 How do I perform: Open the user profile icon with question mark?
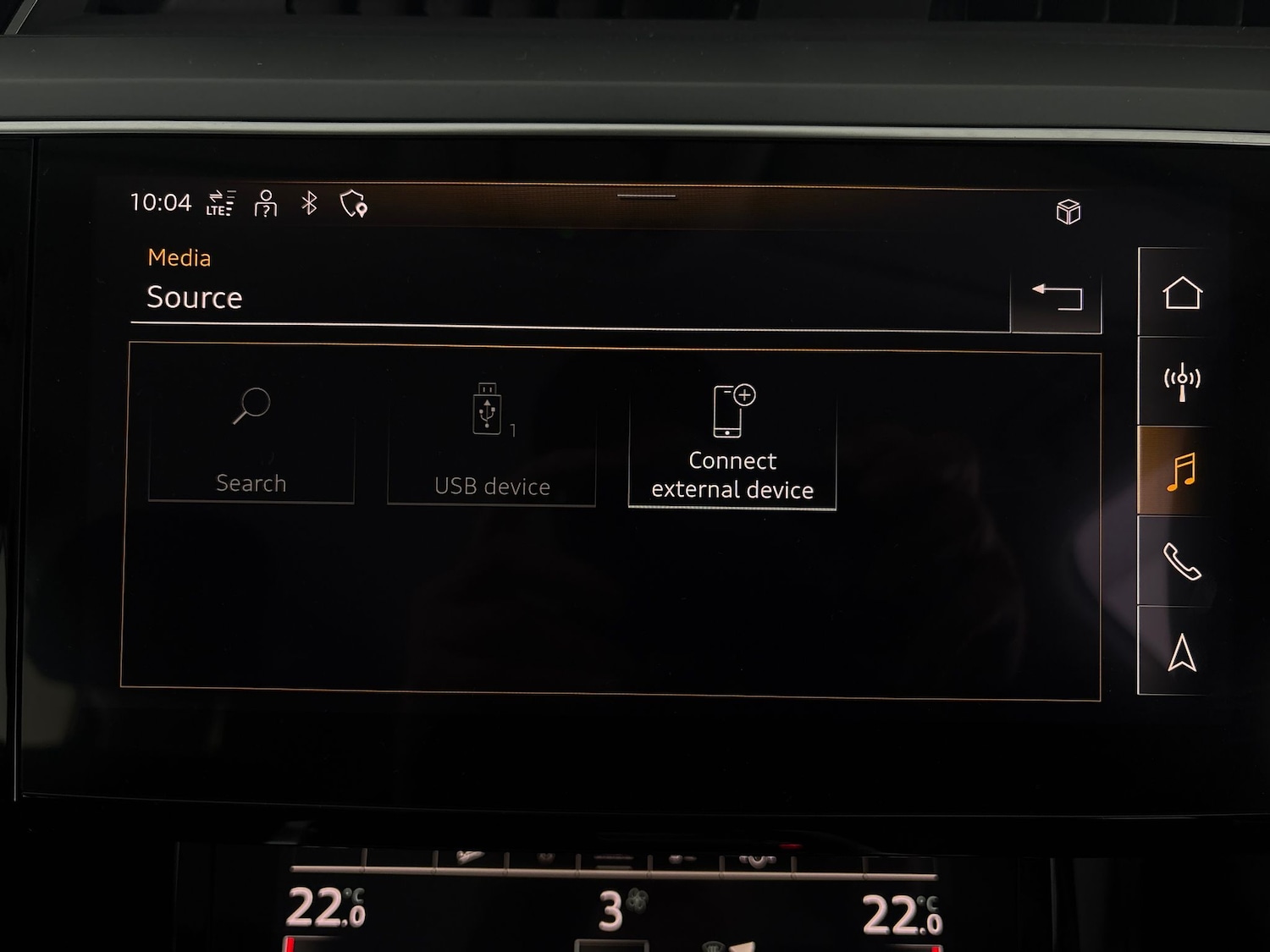point(265,204)
